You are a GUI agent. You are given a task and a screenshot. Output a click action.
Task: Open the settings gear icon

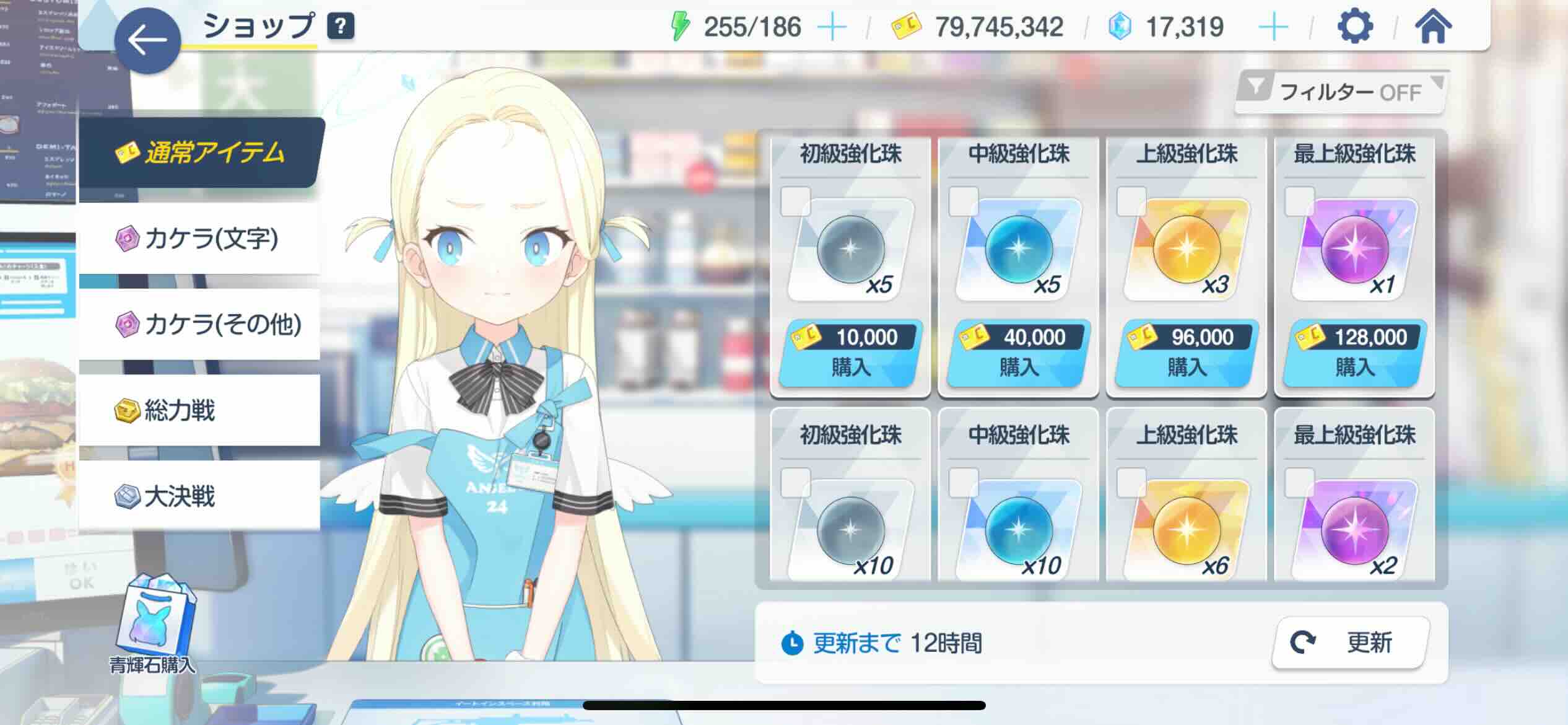[1354, 25]
